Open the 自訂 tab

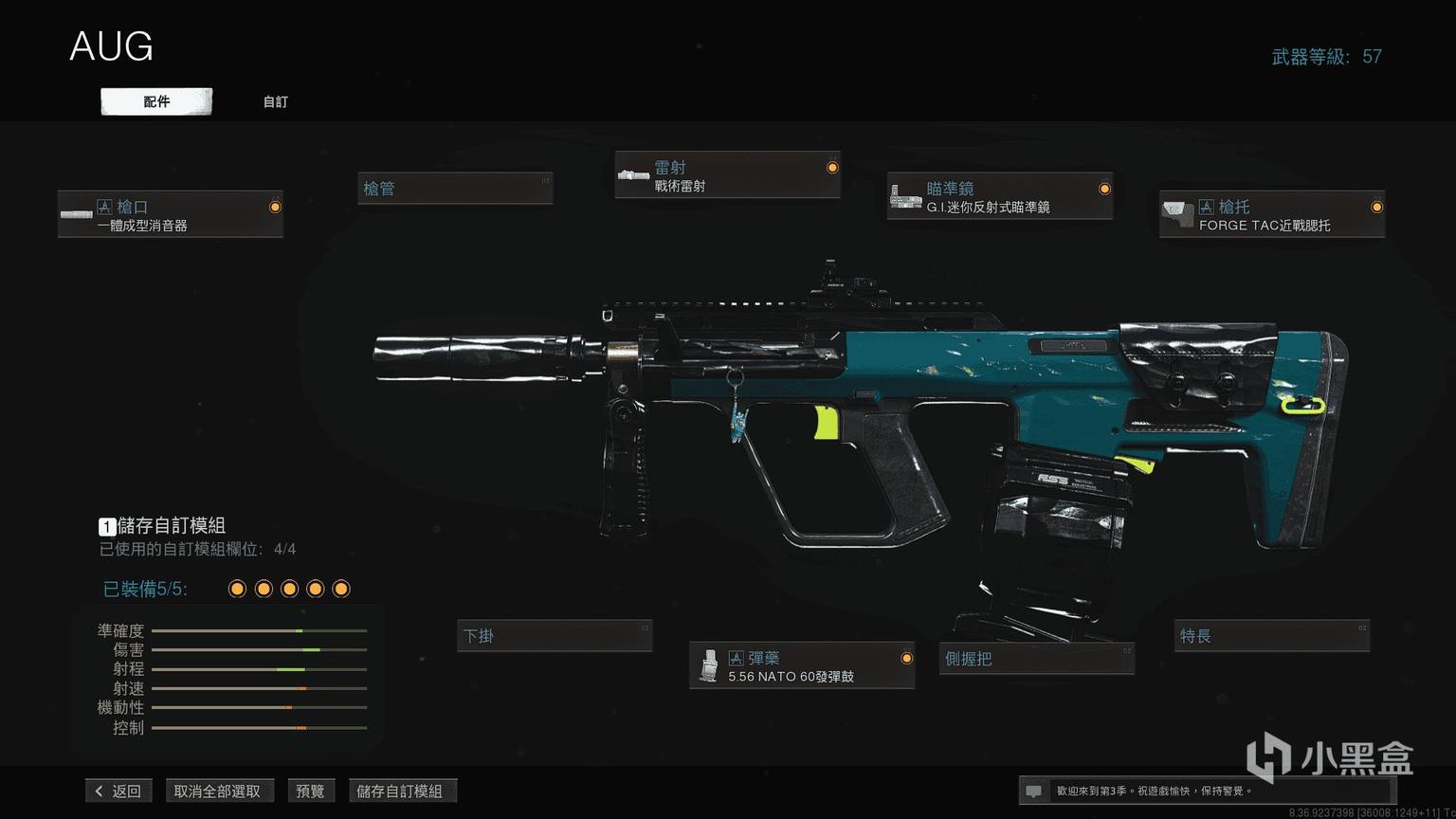click(x=275, y=101)
